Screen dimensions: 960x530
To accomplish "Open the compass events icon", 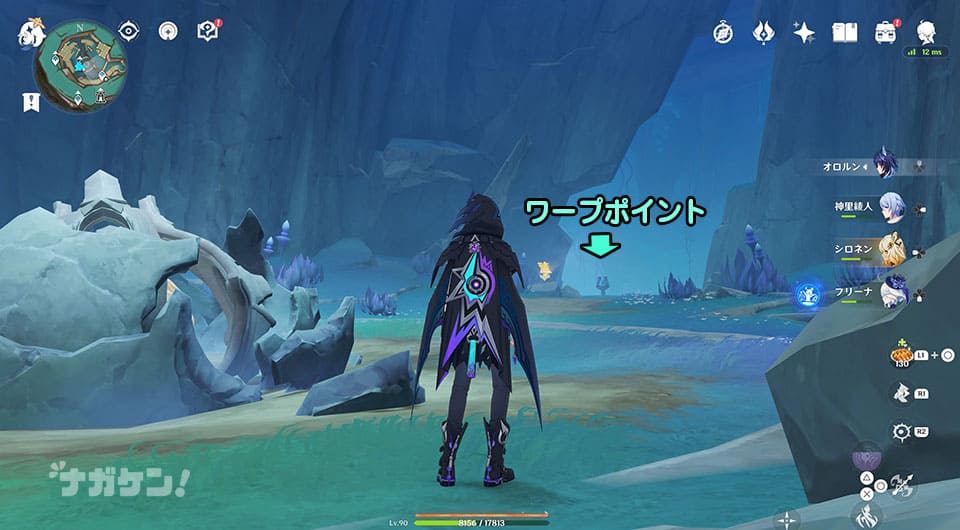I will point(723,32).
